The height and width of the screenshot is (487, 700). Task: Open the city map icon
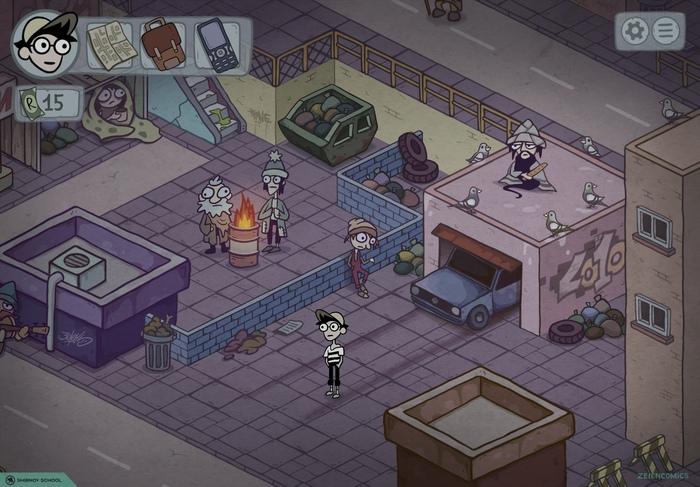point(109,44)
